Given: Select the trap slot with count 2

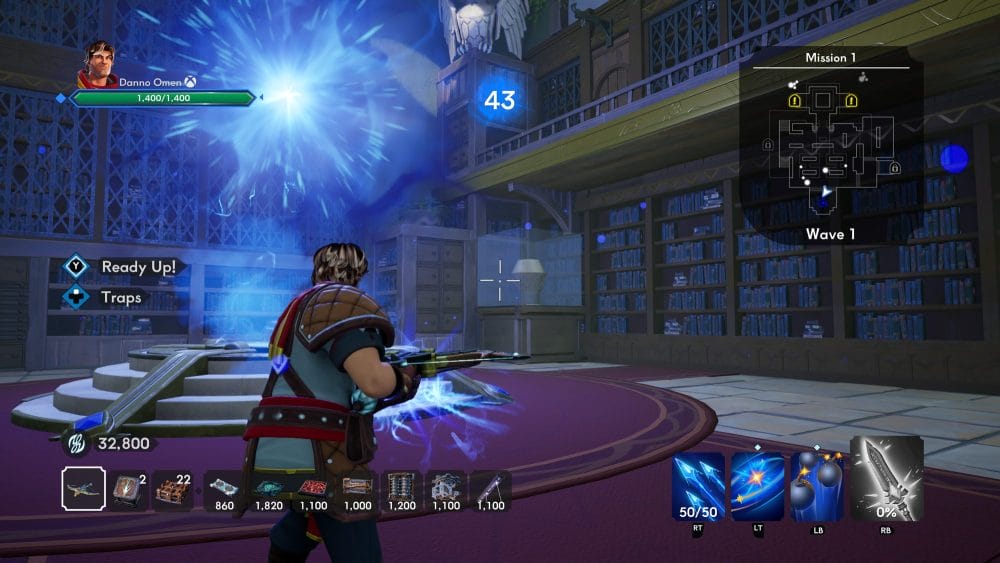Looking at the screenshot, I should click(x=127, y=490).
